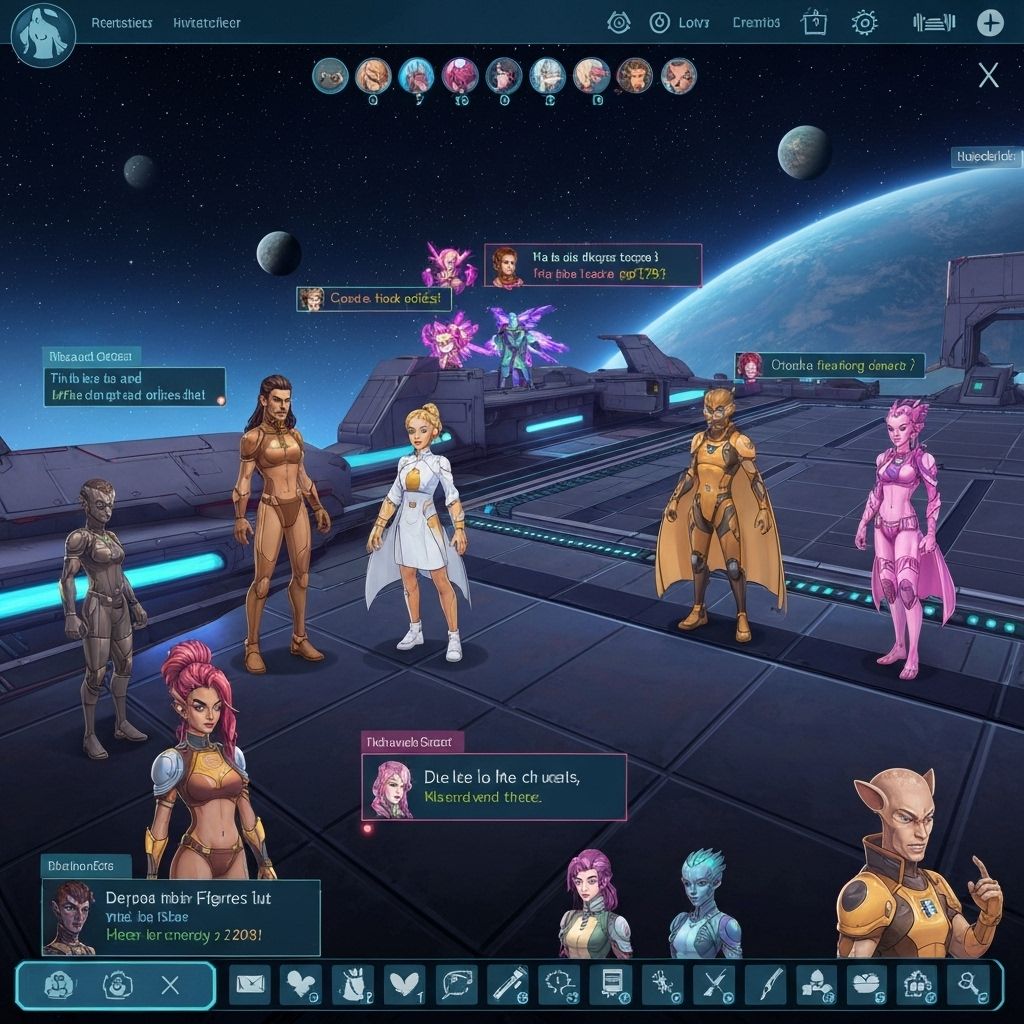The height and width of the screenshot is (1024, 1024).
Task: Dismiss the bottom-left panel with its X
Action: pos(170,985)
